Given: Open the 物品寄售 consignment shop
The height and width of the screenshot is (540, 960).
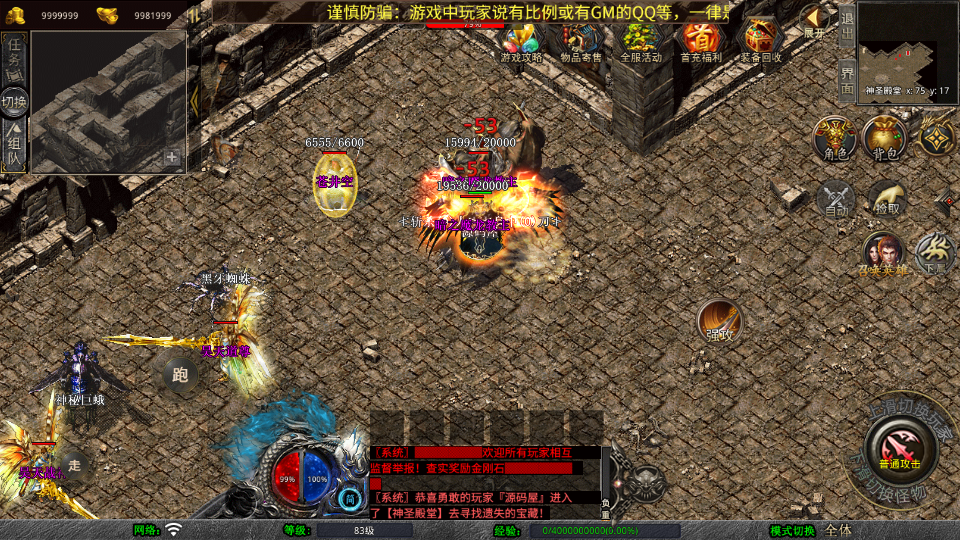Looking at the screenshot, I should point(581,42).
